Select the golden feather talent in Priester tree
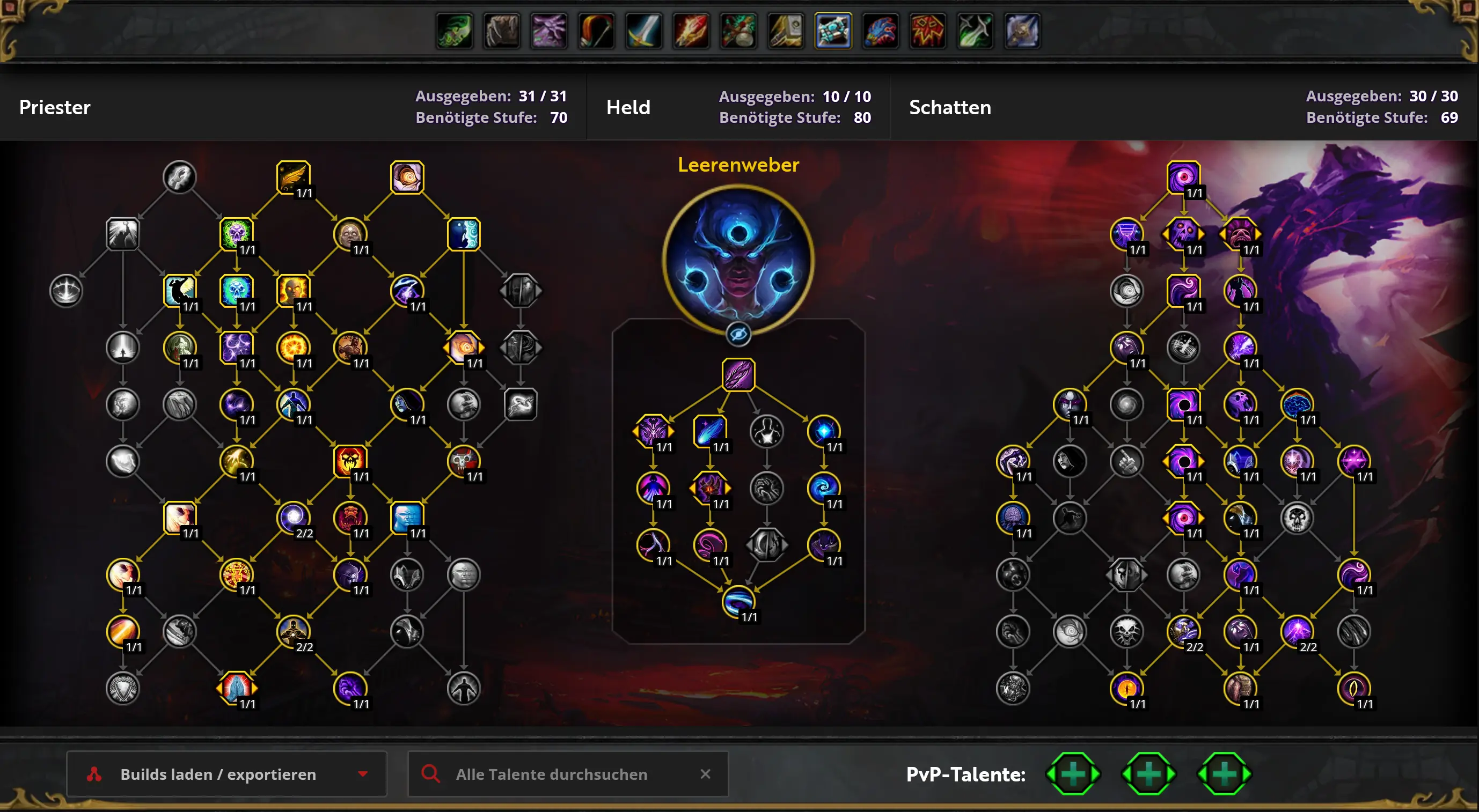1479x812 pixels. [x=294, y=178]
